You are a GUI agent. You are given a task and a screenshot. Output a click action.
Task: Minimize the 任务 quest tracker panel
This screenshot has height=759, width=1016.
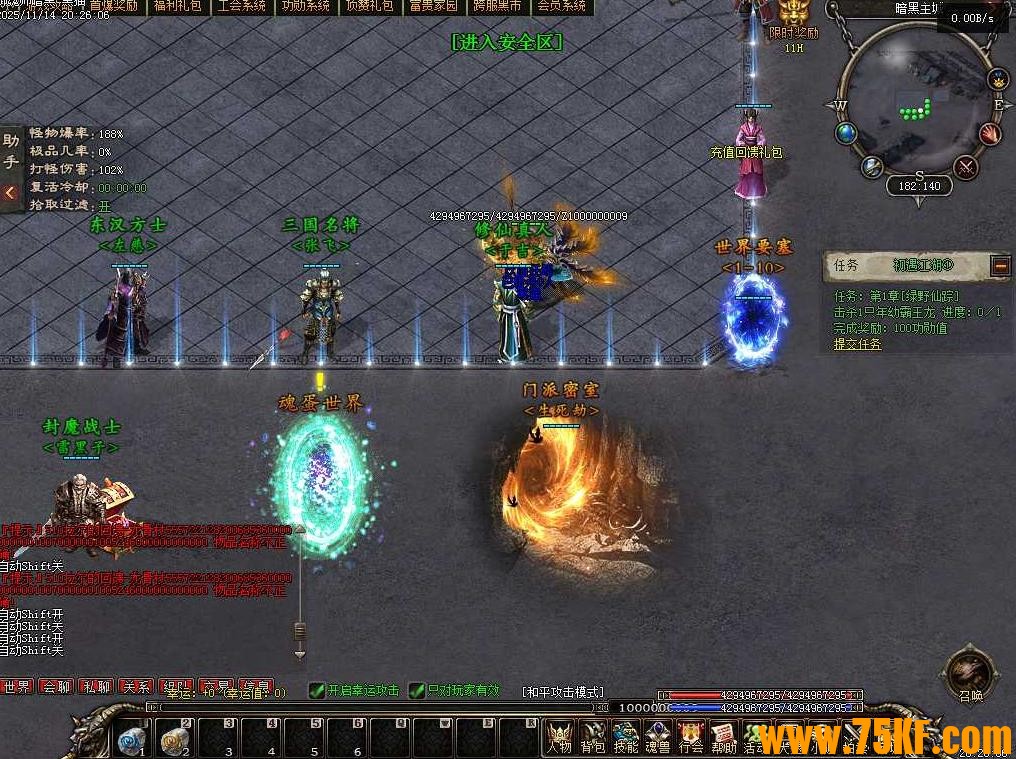(x=1000, y=265)
